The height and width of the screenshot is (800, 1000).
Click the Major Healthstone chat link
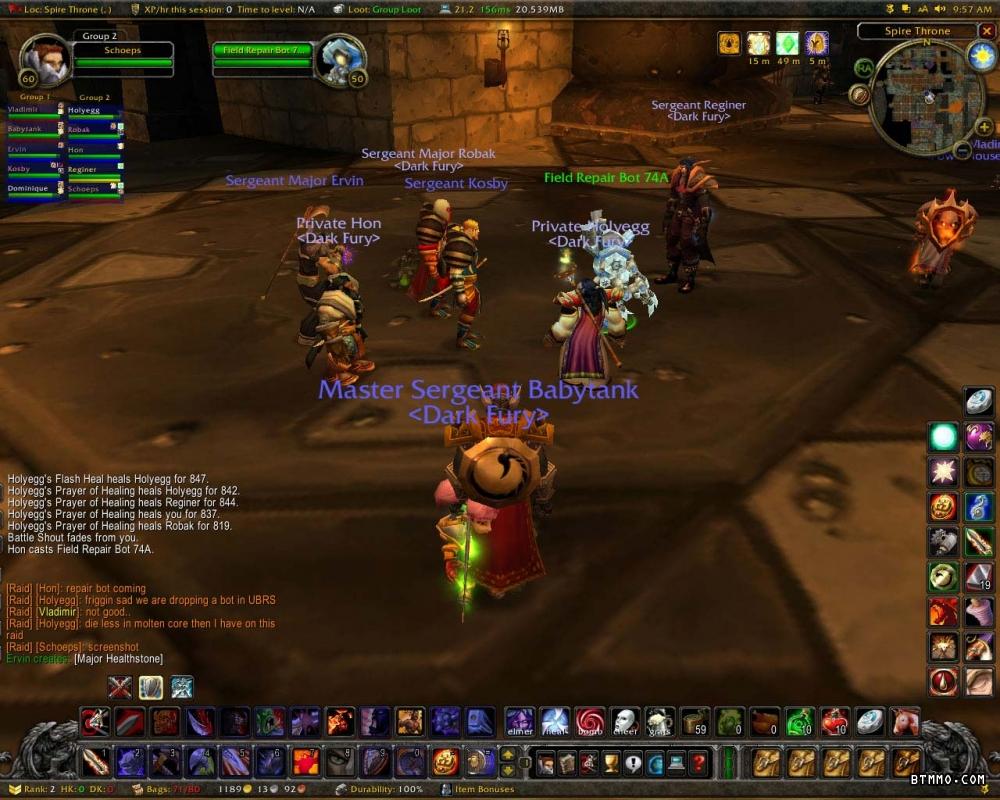[x=118, y=659]
